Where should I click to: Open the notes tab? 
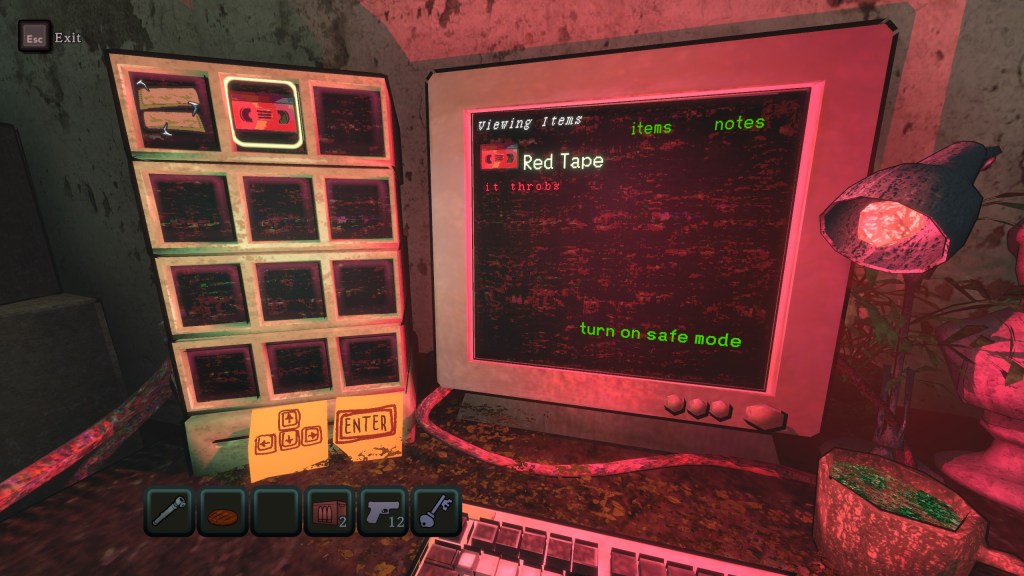pos(739,123)
